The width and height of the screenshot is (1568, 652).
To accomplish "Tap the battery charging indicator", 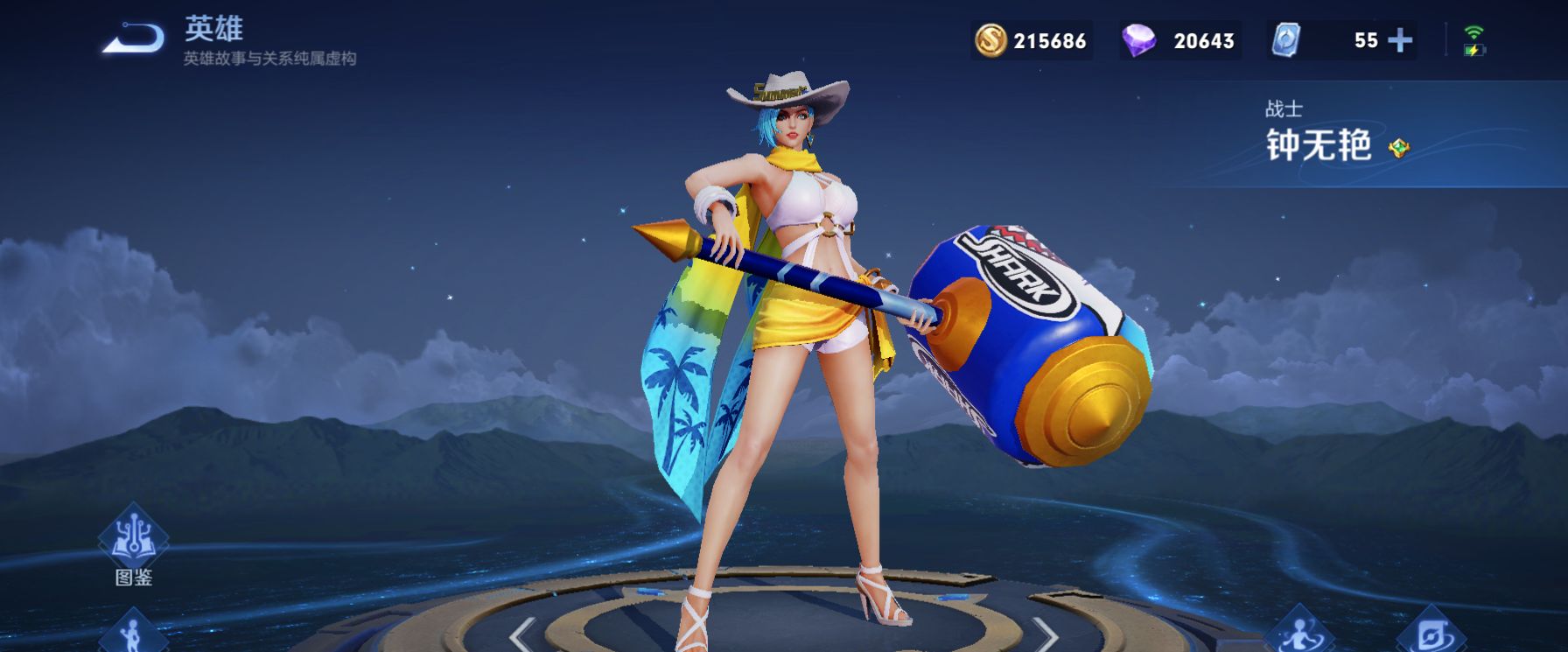I will click(x=1474, y=51).
